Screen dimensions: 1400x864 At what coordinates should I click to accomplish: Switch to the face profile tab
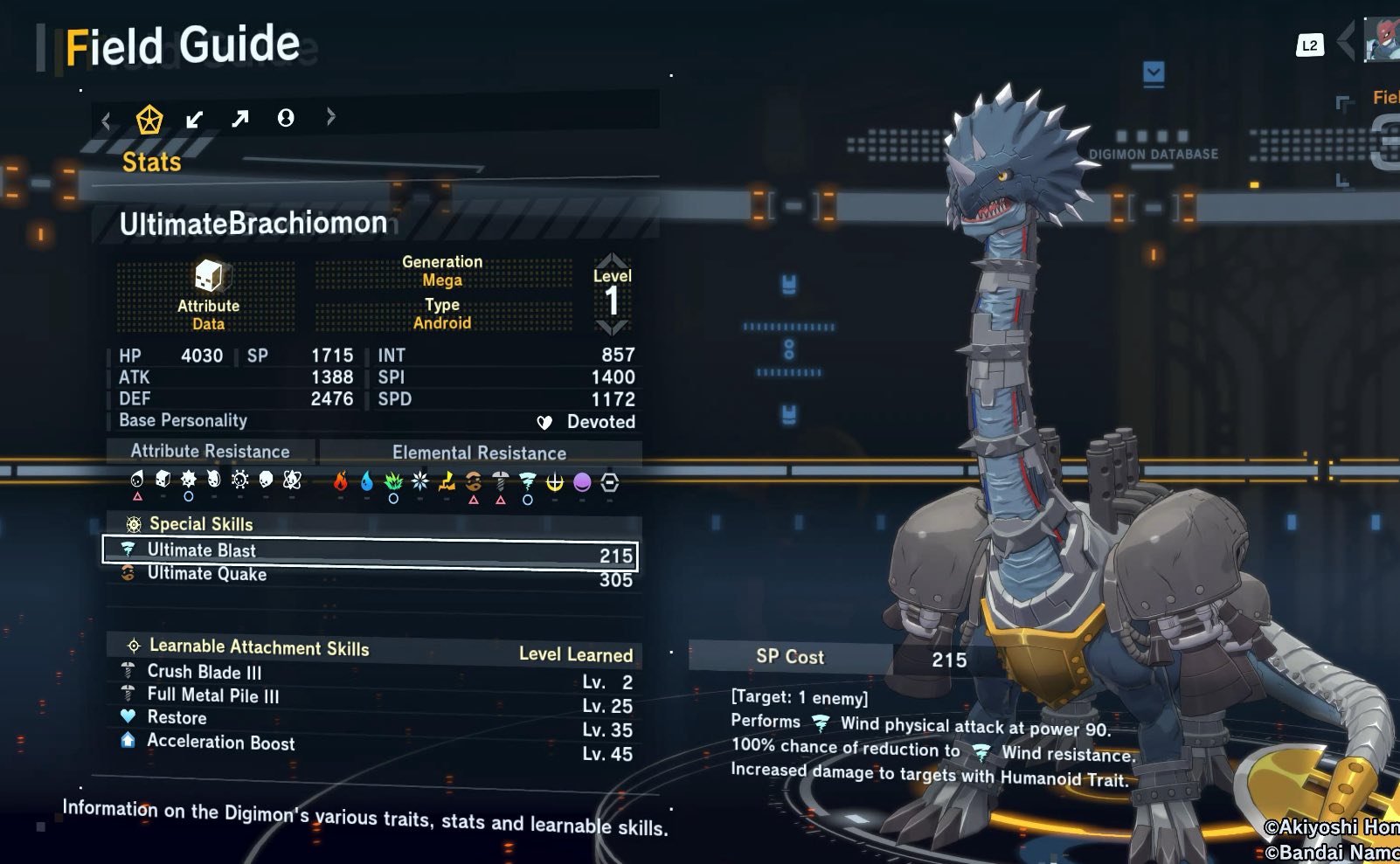click(286, 118)
